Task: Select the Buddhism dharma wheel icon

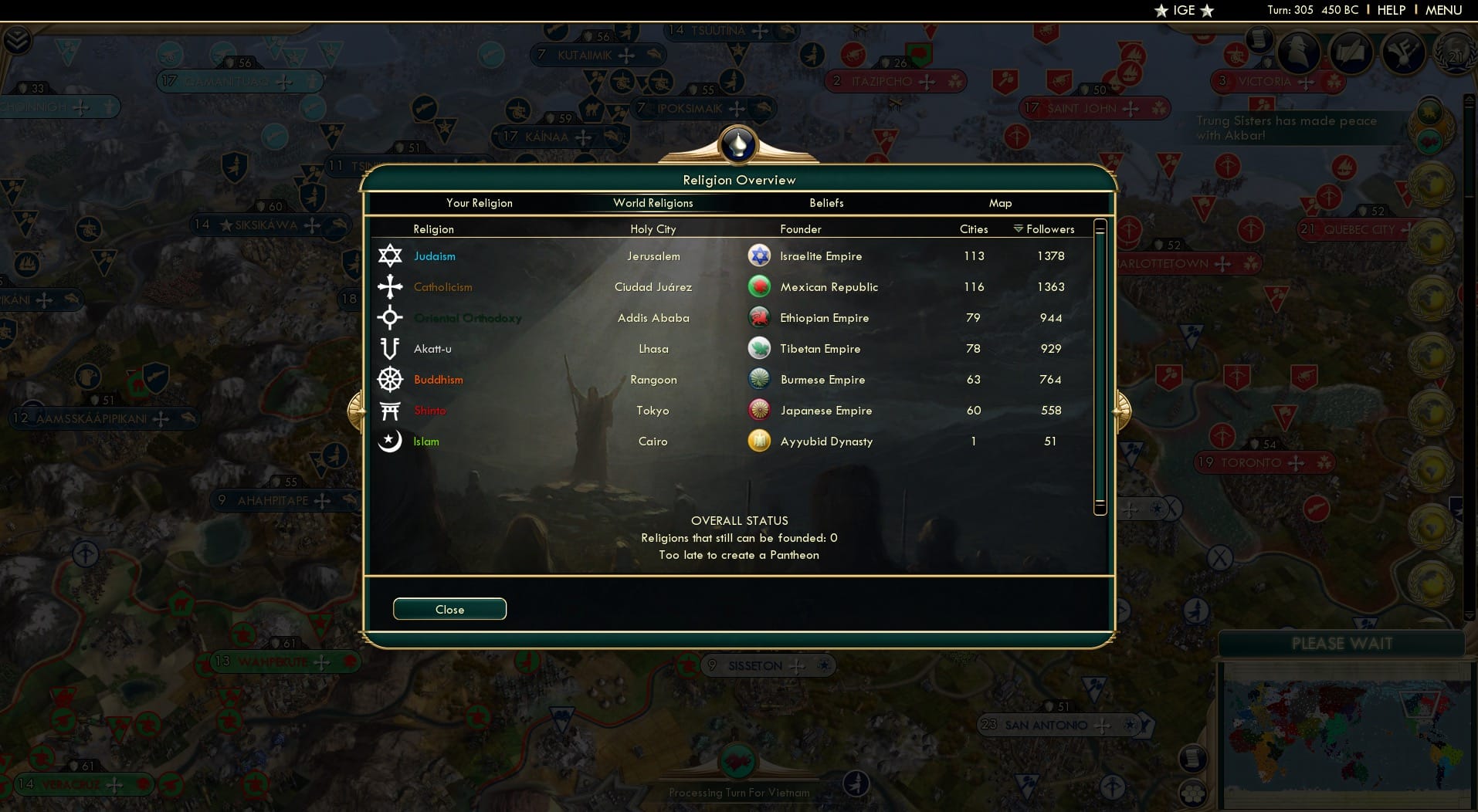Action: (x=390, y=379)
